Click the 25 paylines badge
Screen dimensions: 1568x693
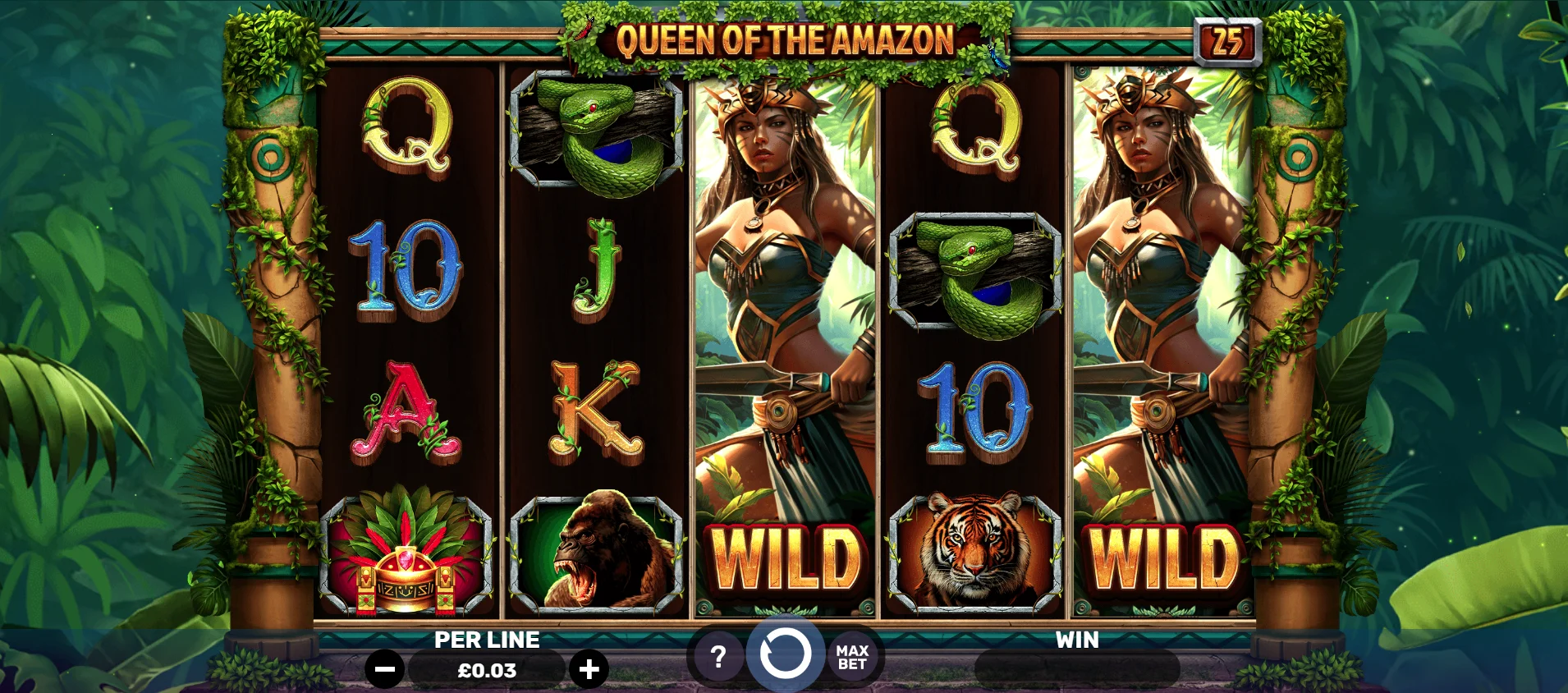click(x=1227, y=41)
